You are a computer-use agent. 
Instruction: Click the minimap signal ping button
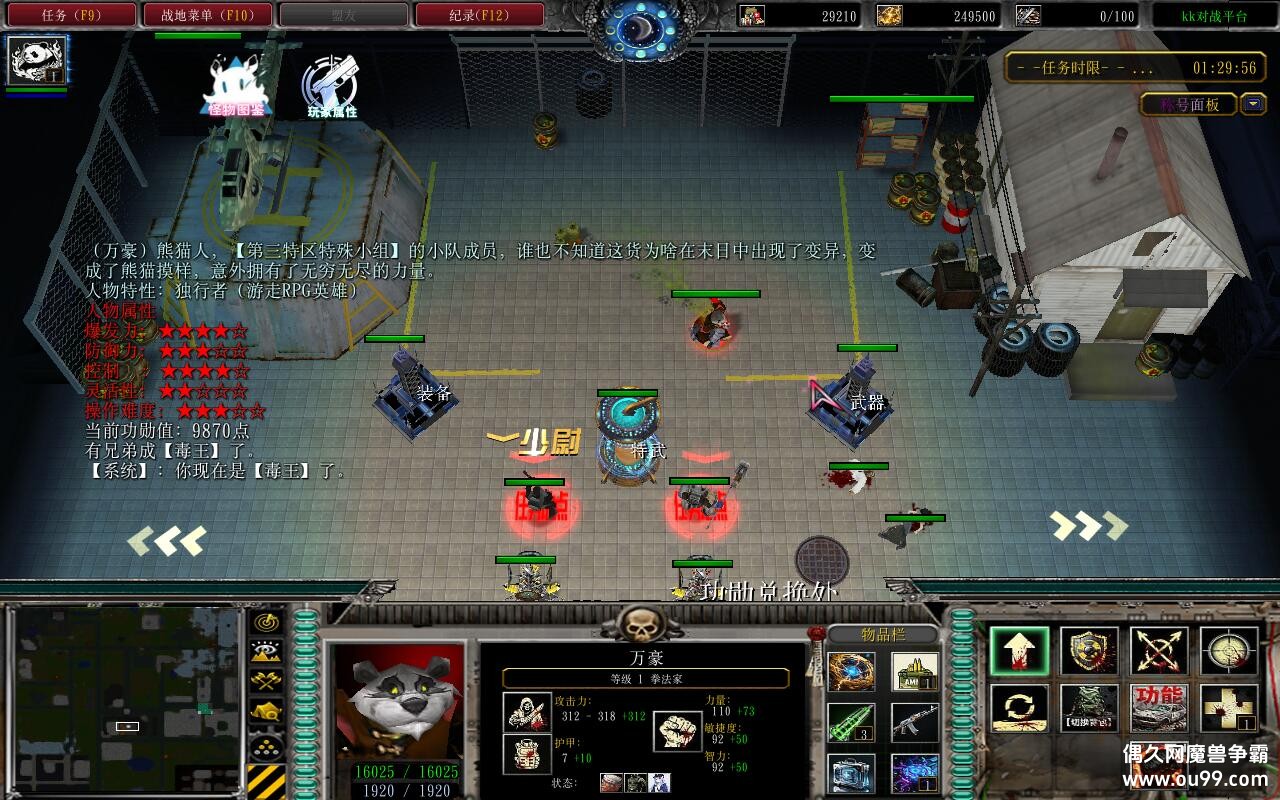click(x=266, y=621)
